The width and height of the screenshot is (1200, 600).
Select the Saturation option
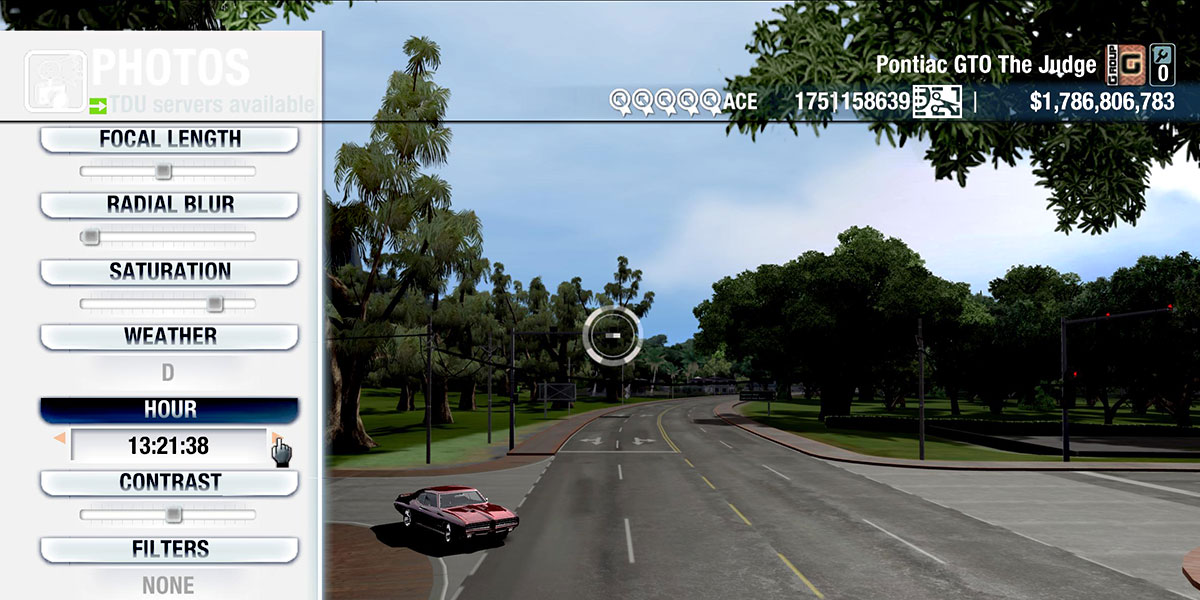pos(169,271)
